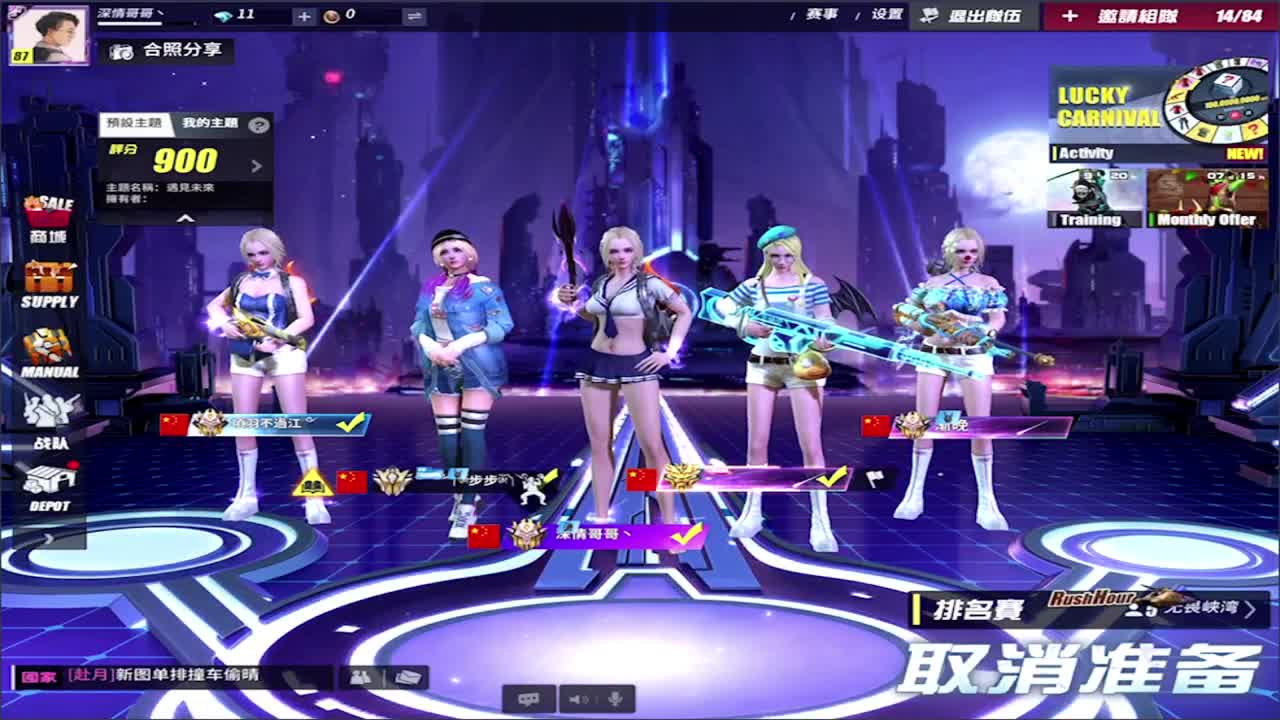
Task: Open the 设置 settings menu
Action: [886, 15]
